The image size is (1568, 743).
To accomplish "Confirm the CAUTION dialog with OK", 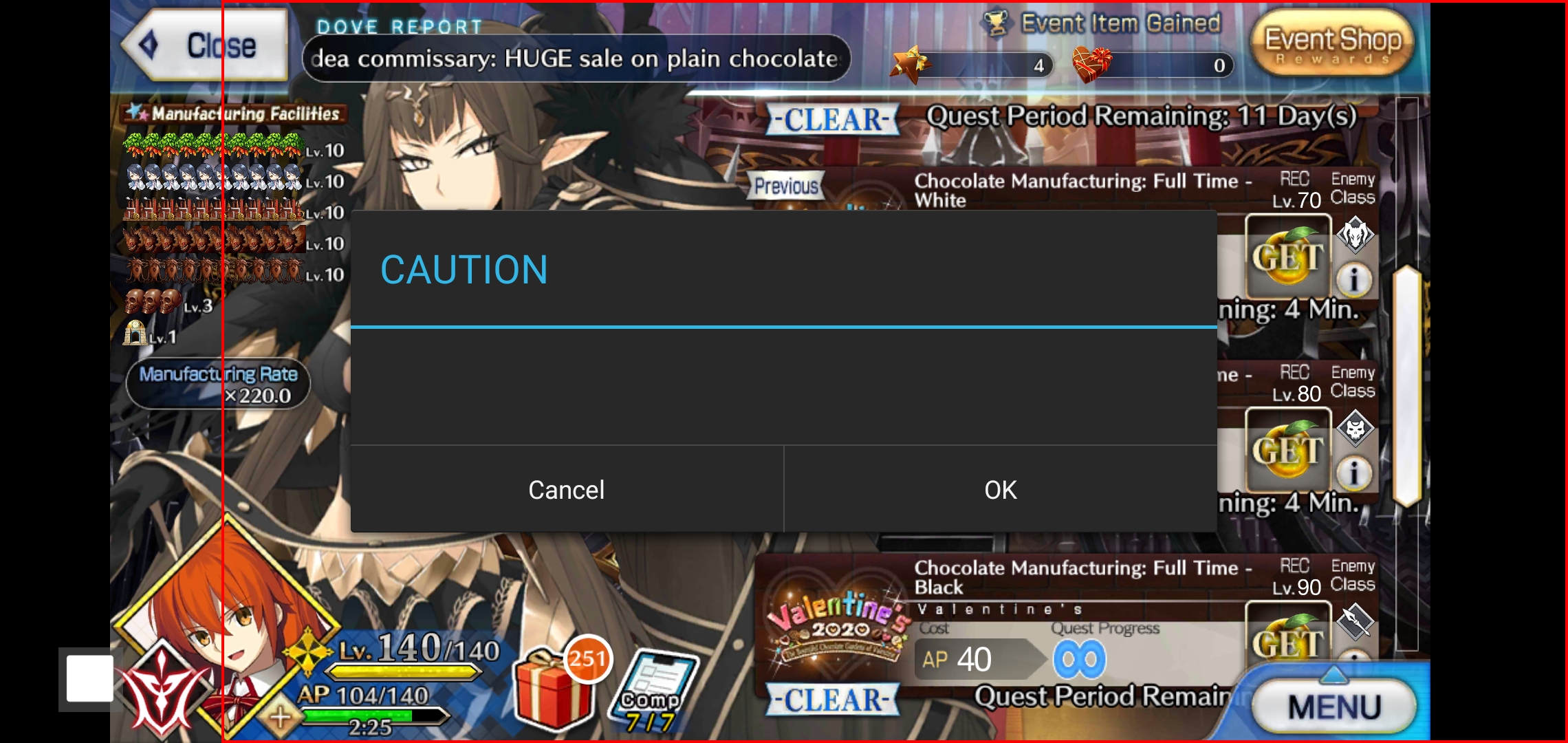I will pyautogui.click(x=999, y=490).
